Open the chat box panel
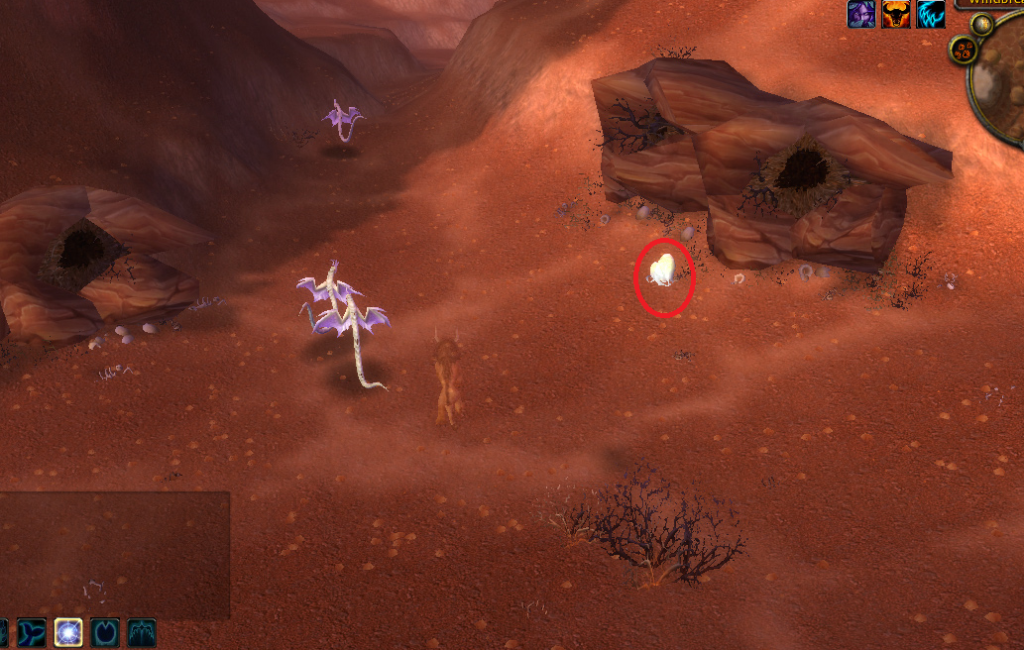Screen dimensions: 1024x650 pyautogui.click(x=114, y=554)
